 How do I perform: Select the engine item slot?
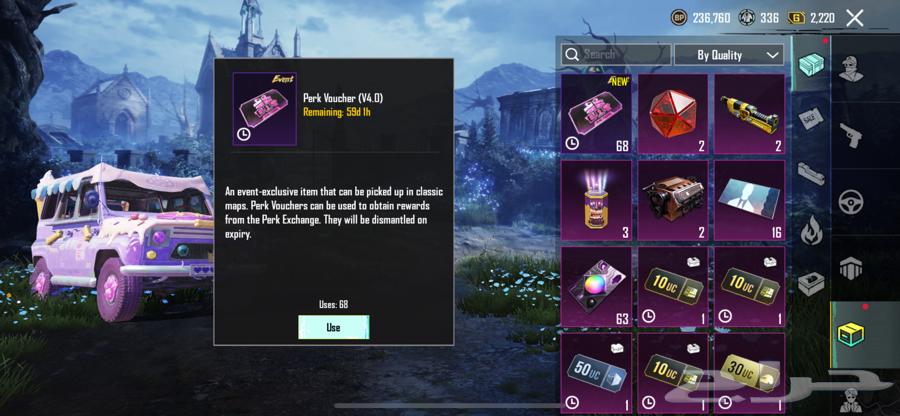673,200
